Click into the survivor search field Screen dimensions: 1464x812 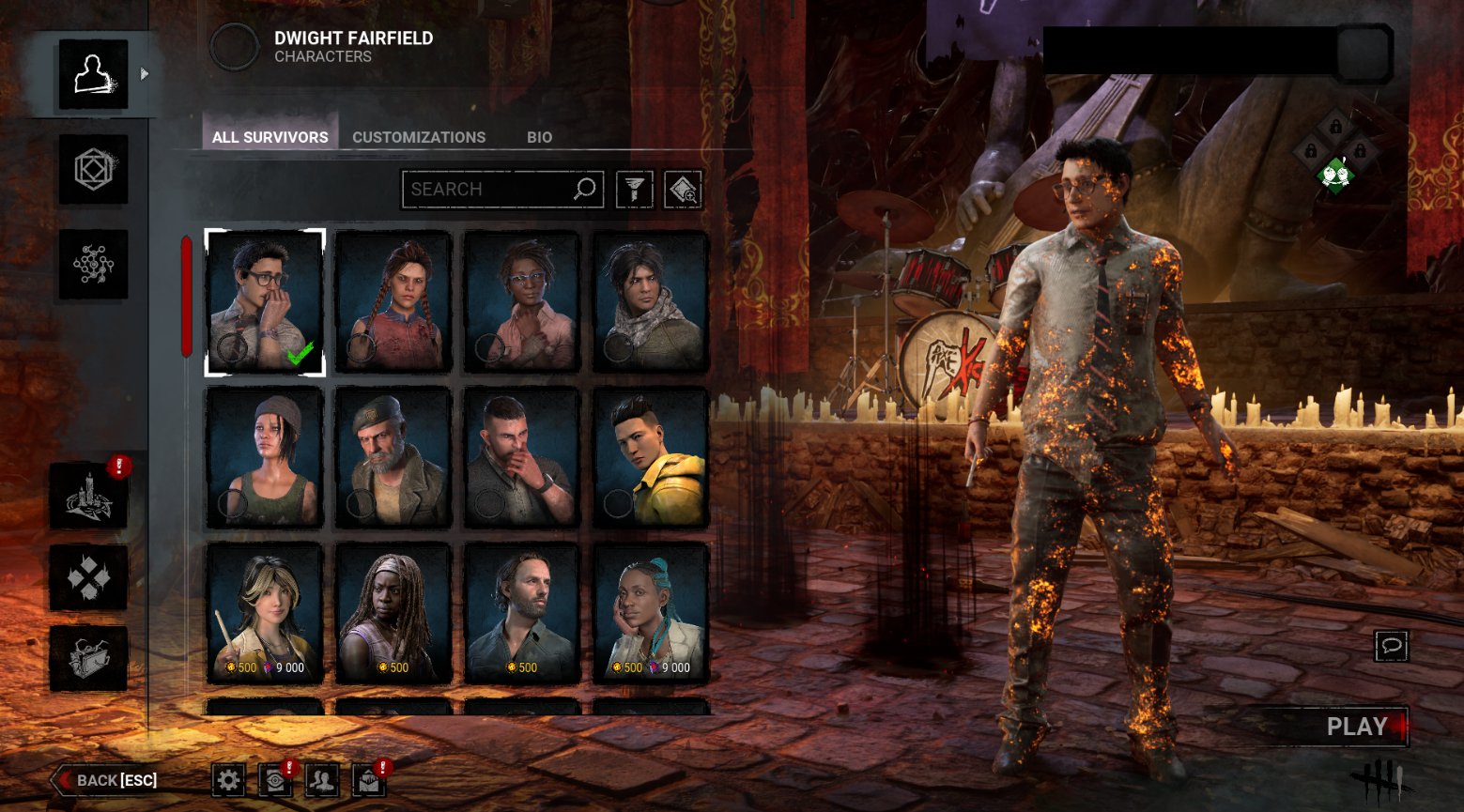(488, 189)
